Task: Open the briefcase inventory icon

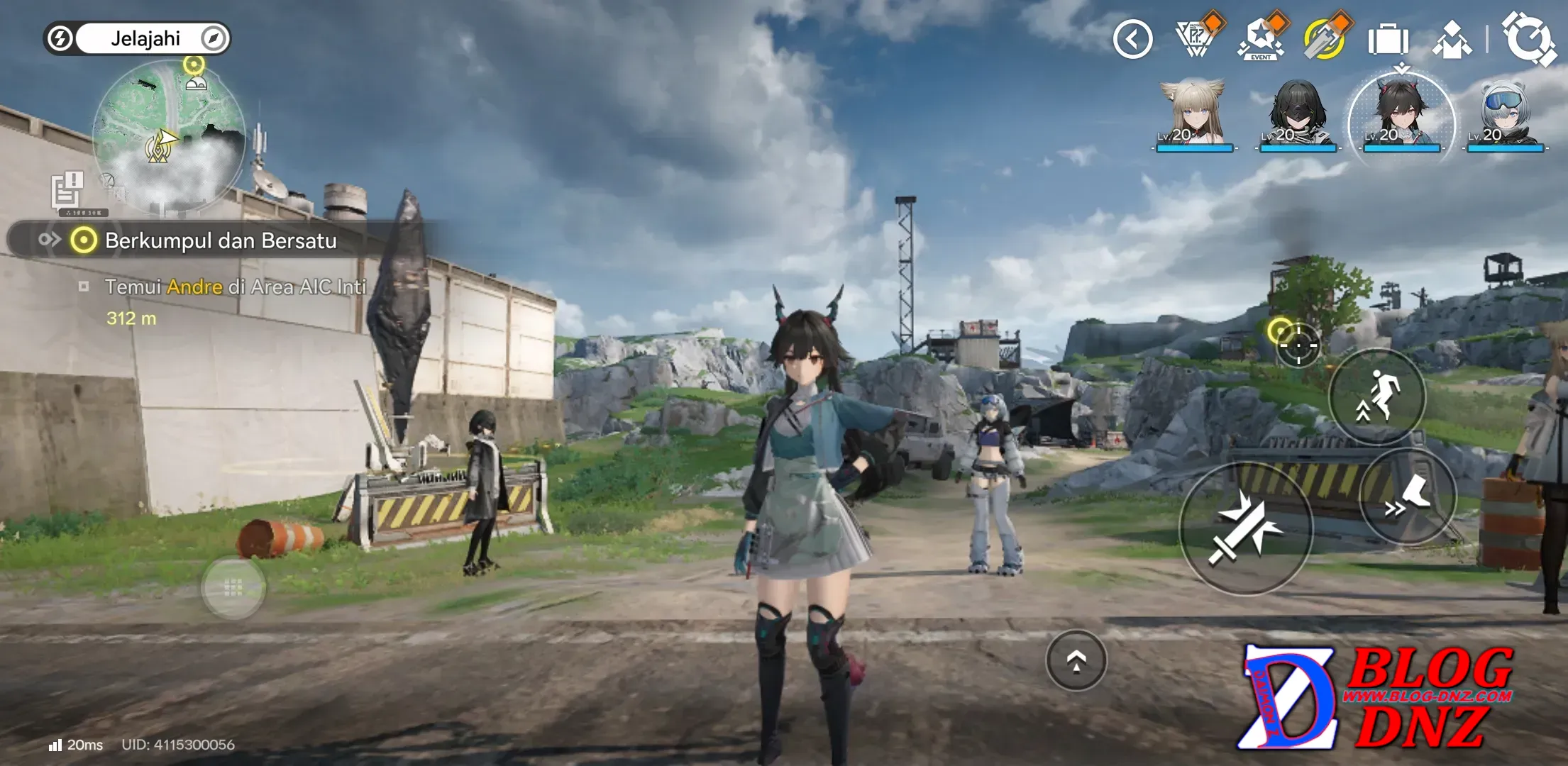Action: point(1388,39)
